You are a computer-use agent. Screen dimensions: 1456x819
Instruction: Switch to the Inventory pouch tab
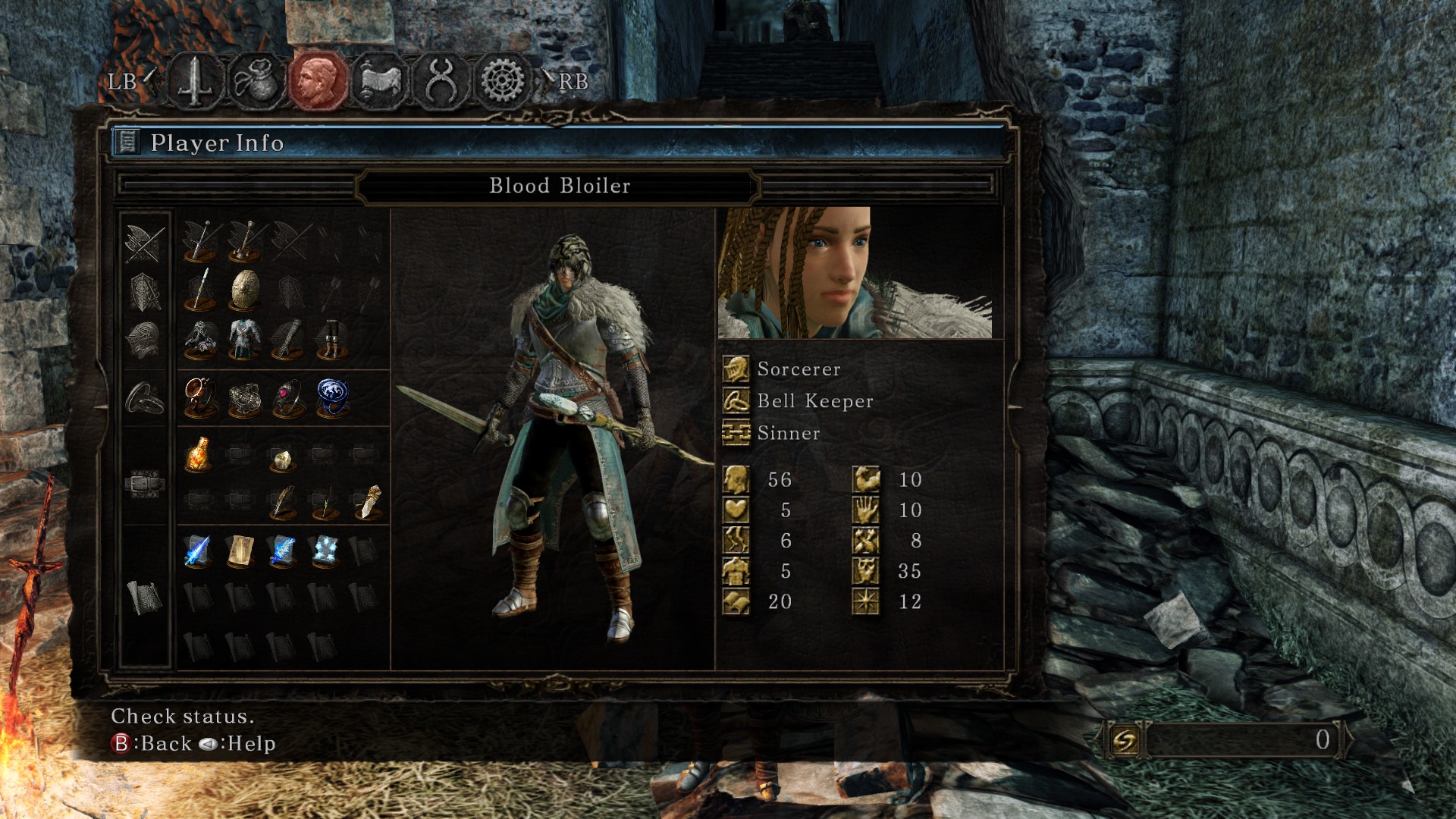tap(256, 80)
